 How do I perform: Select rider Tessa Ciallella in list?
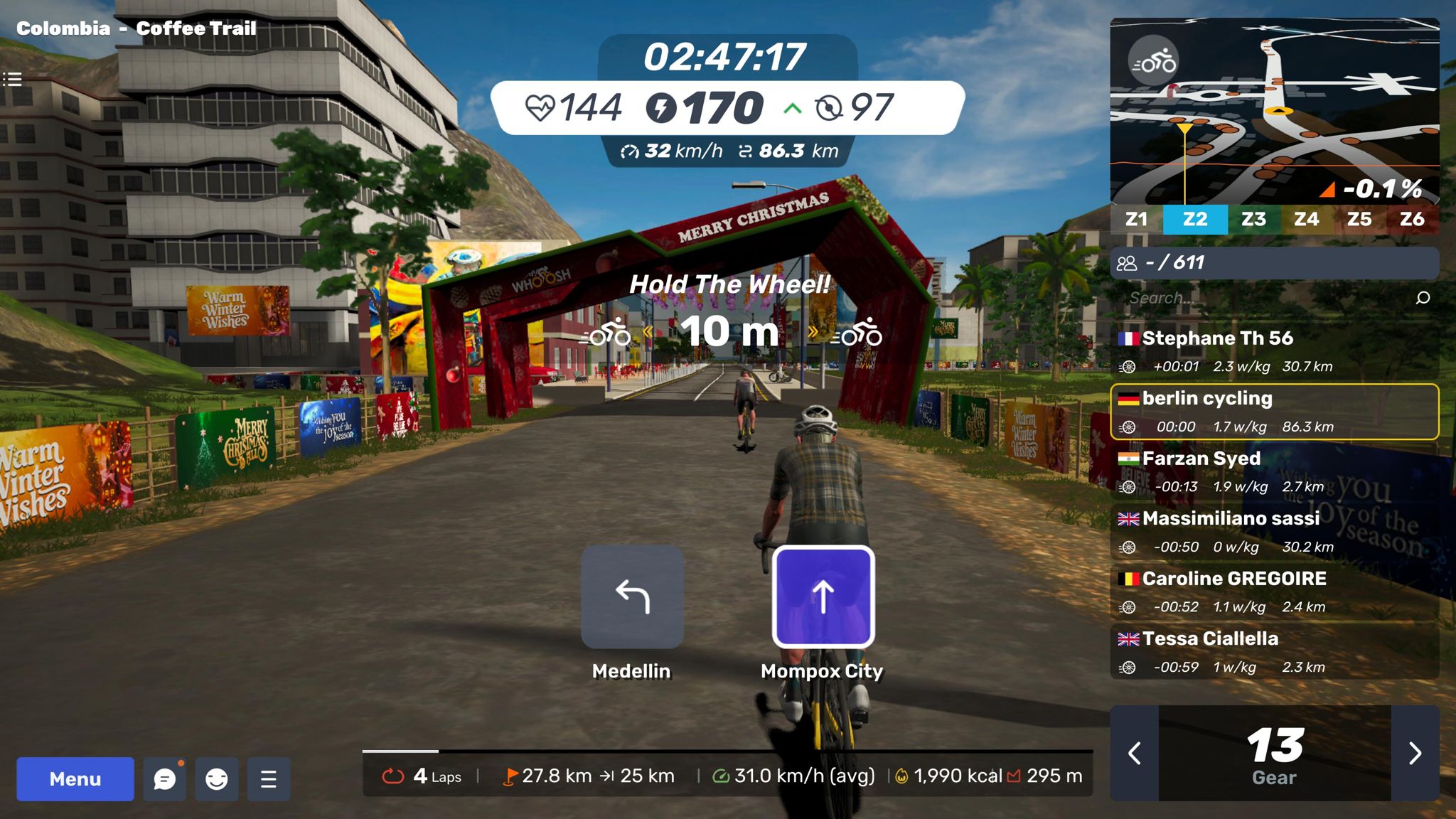(x=1274, y=652)
